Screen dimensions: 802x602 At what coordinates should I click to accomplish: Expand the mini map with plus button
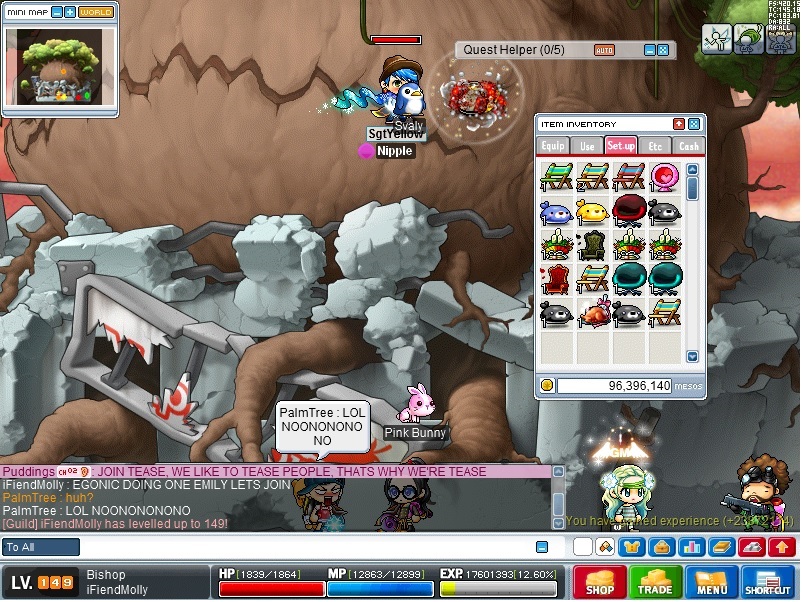[x=69, y=12]
